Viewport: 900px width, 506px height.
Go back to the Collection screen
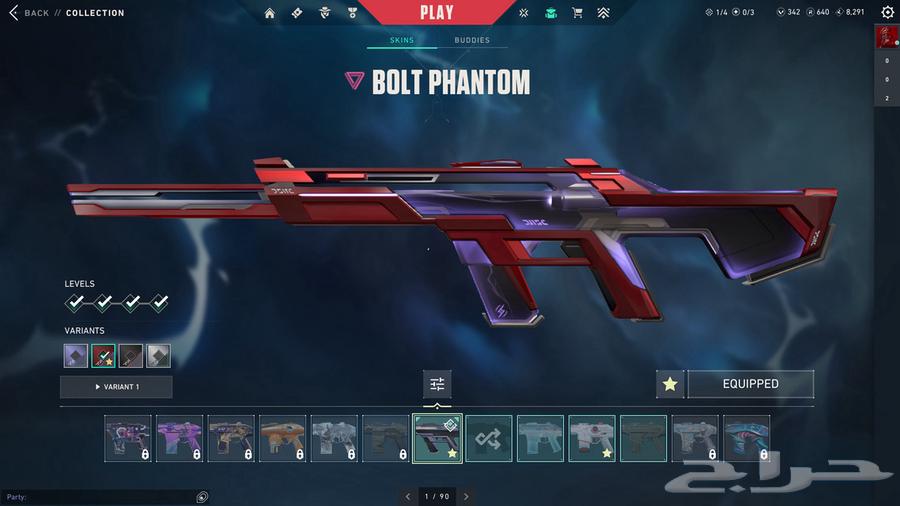(x=30, y=13)
